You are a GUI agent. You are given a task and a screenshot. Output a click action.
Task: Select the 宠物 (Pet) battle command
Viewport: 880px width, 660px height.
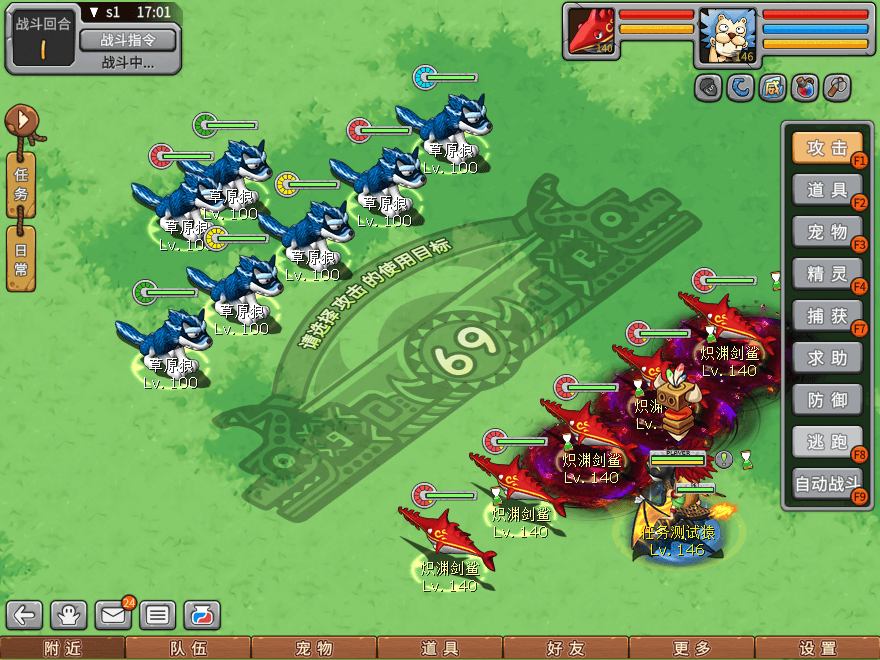pos(826,232)
